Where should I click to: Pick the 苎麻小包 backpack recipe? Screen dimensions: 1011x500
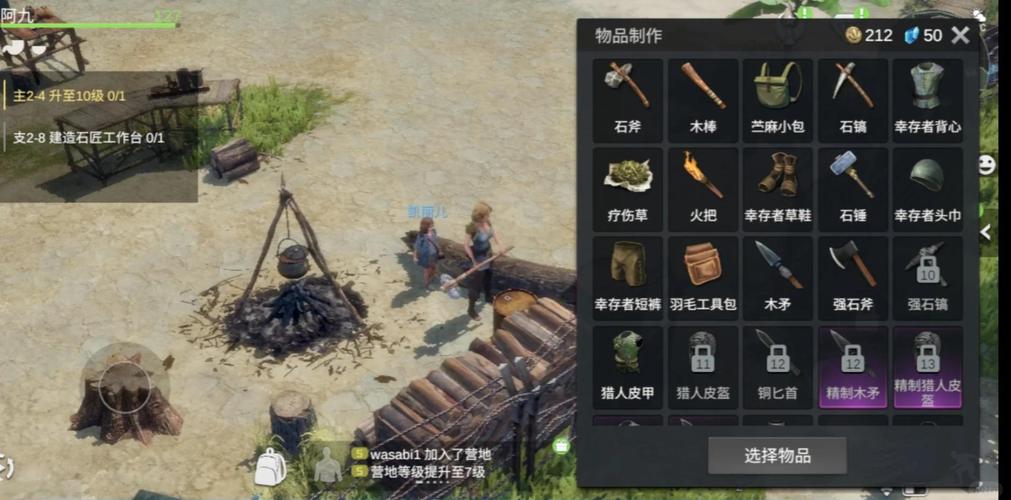click(x=777, y=99)
